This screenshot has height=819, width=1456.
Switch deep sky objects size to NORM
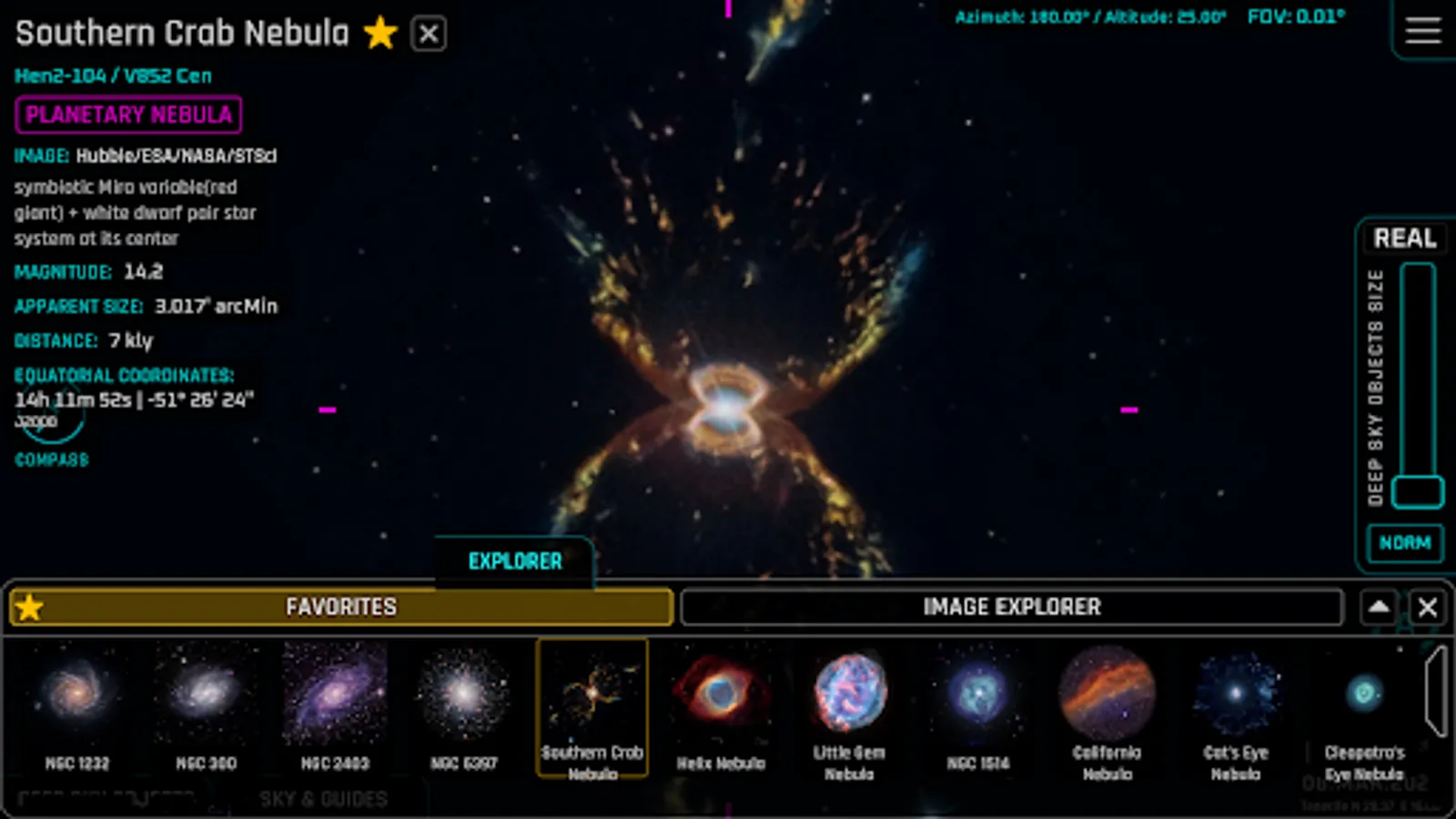click(x=1405, y=543)
